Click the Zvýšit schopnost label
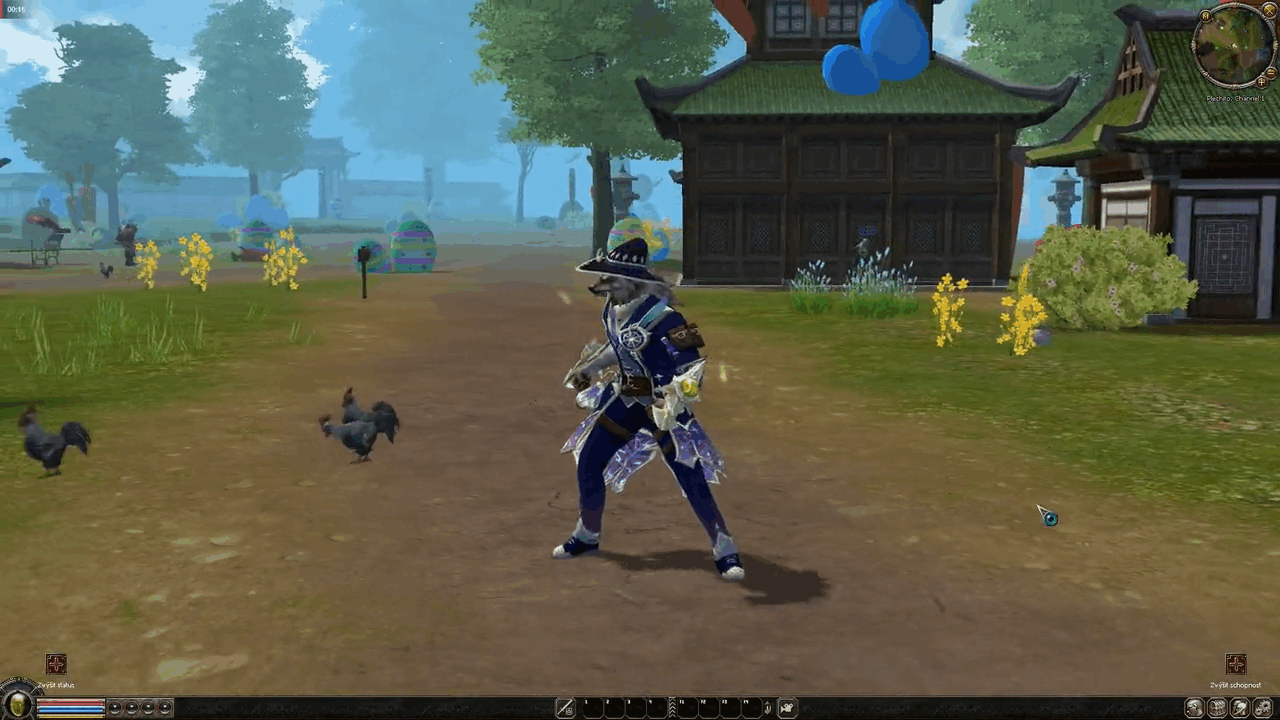This screenshot has height=720, width=1280. click(x=1234, y=684)
